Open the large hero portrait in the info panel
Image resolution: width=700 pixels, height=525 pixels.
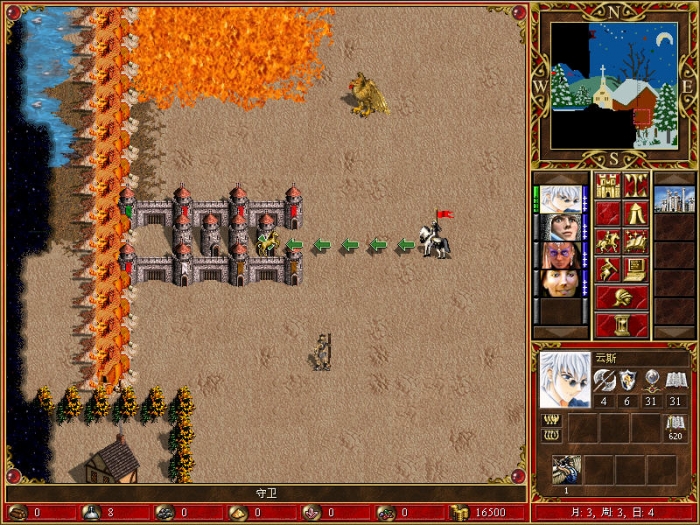(564, 379)
